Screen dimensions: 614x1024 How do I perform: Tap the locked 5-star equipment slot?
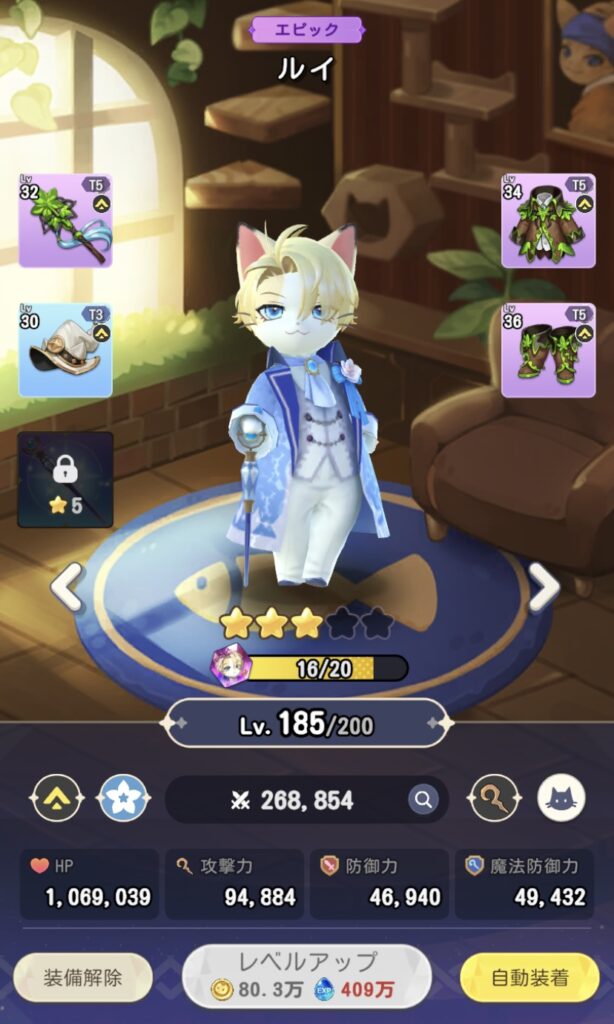tap(65, 479)
